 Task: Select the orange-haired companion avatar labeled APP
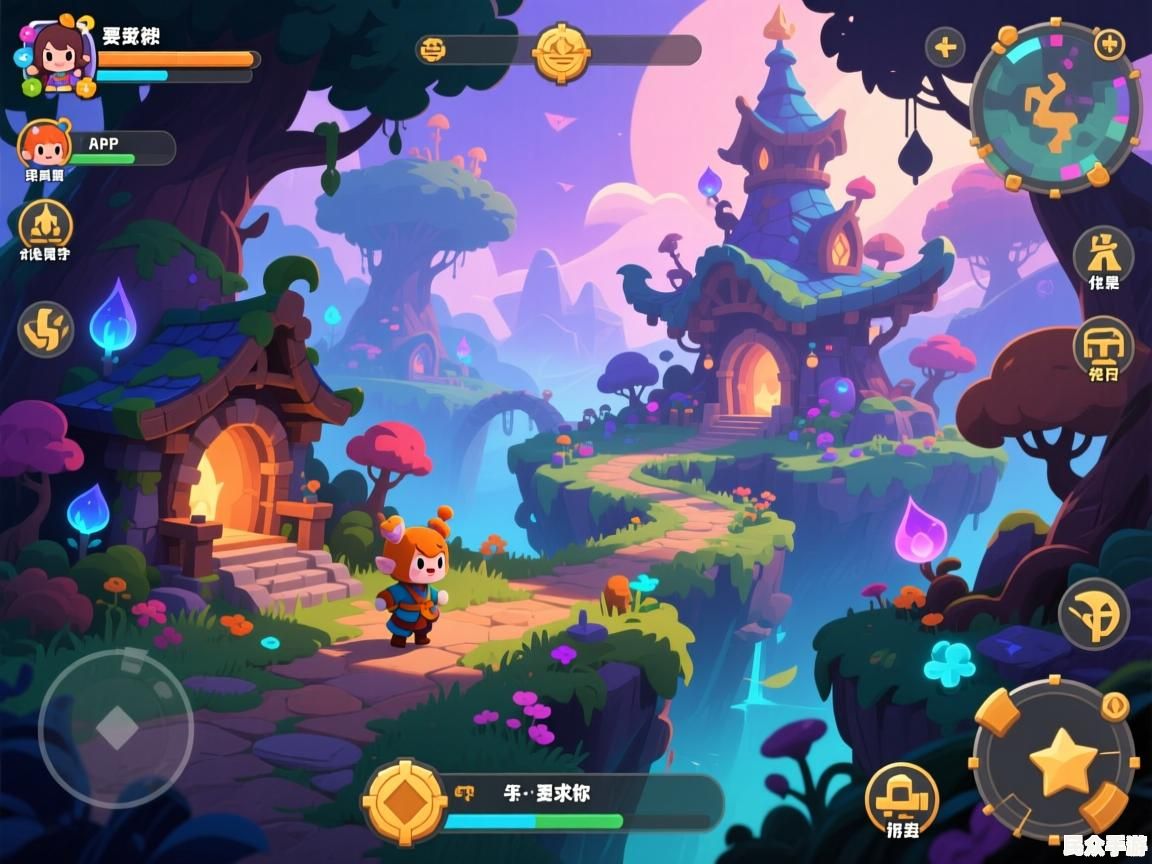coord(45,145)
